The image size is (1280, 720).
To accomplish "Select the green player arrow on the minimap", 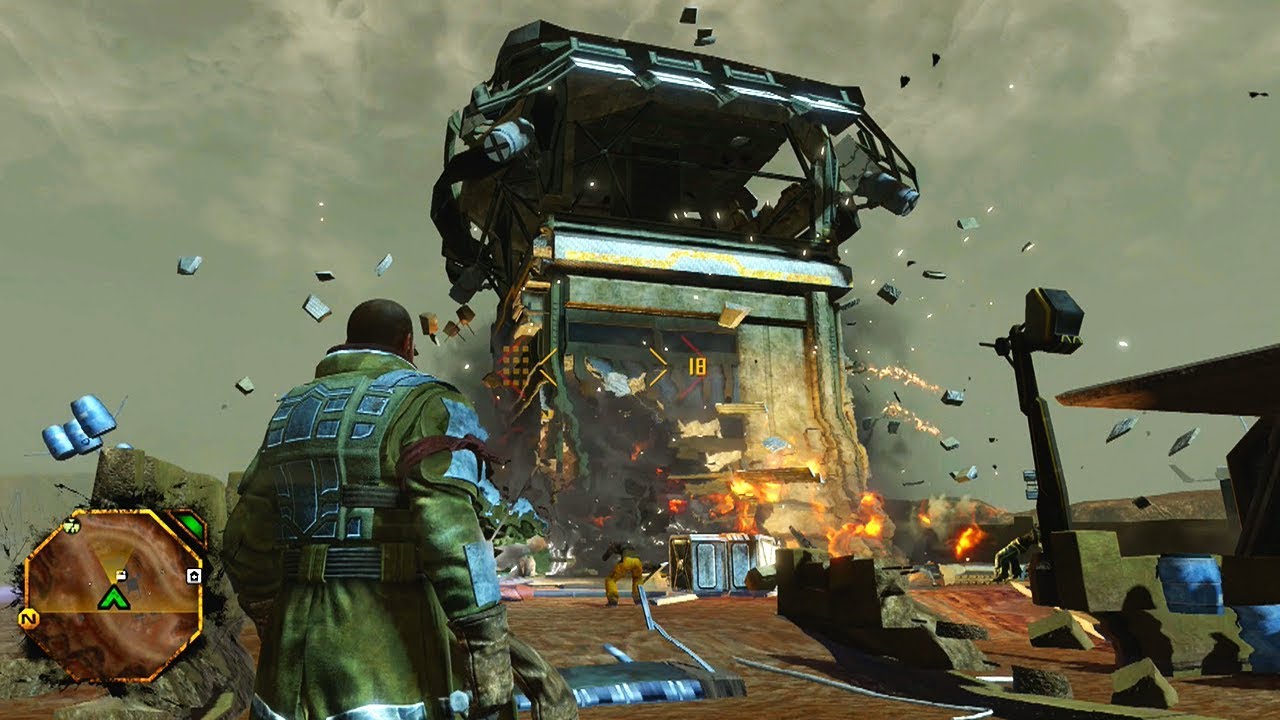I will (x=114, y=598).
